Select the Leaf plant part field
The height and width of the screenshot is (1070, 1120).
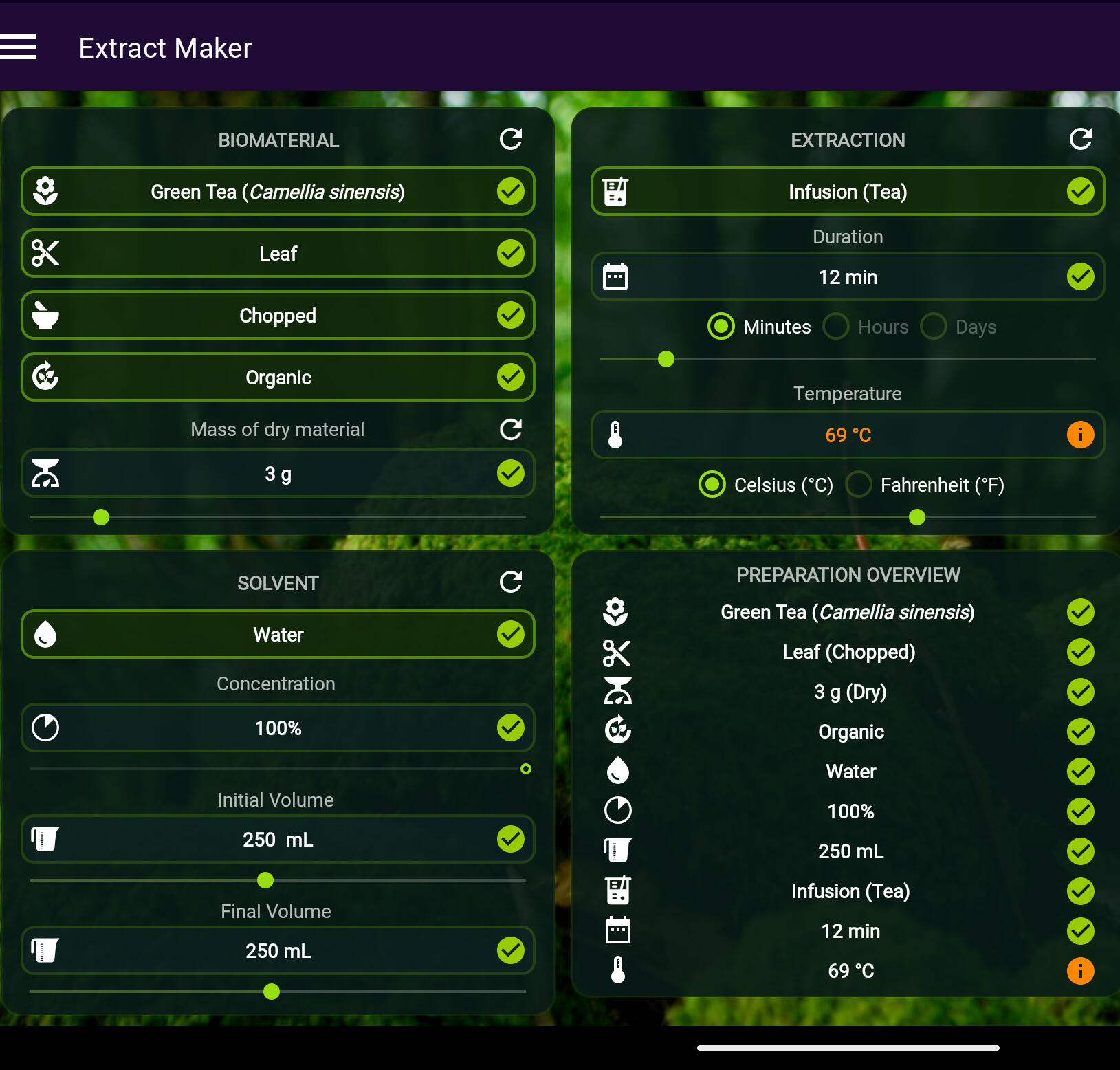278,254
